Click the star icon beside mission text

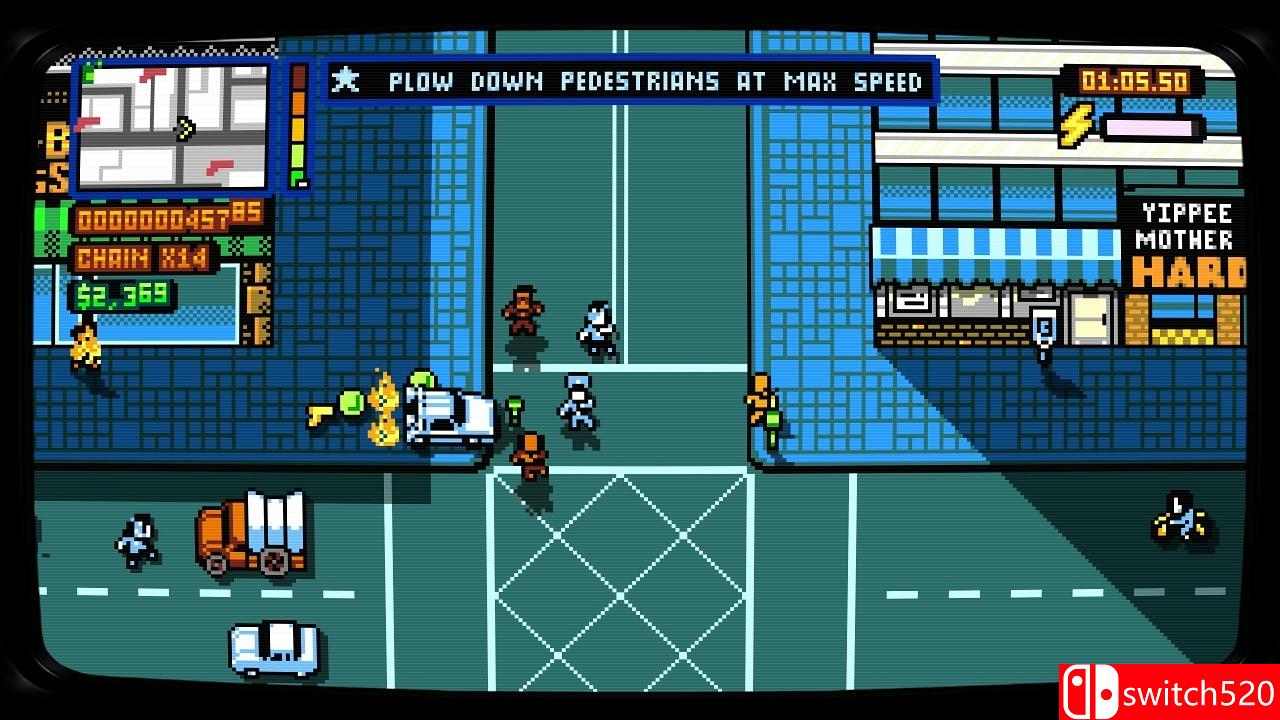tap(345, 82)
